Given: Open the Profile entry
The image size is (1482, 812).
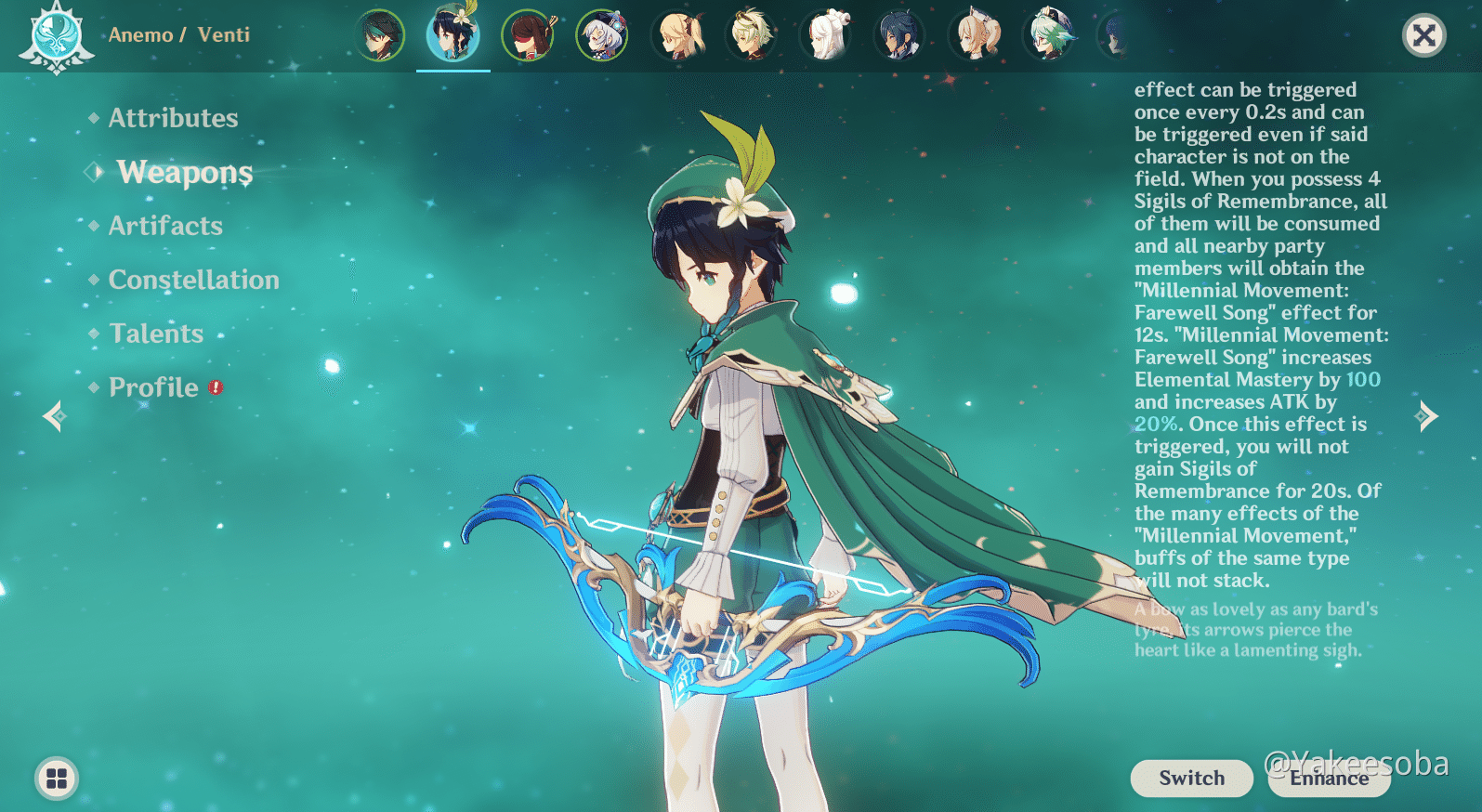Looking at the screenshot, I should [x=154, y=387].
